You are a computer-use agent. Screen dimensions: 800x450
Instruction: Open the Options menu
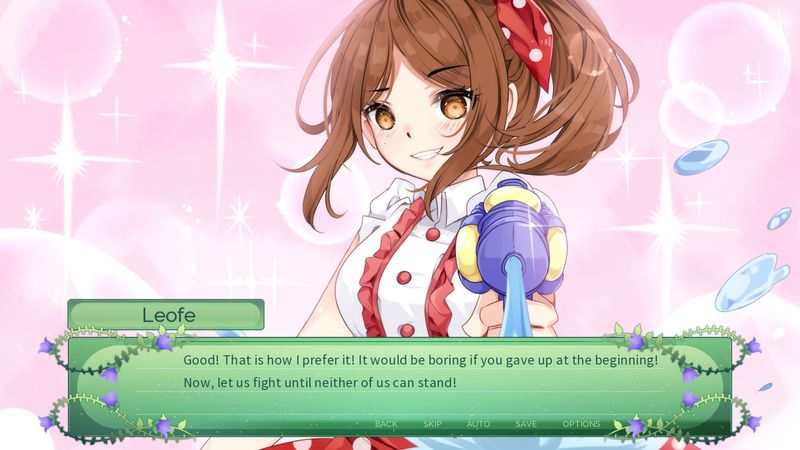[x=581, y=424]
